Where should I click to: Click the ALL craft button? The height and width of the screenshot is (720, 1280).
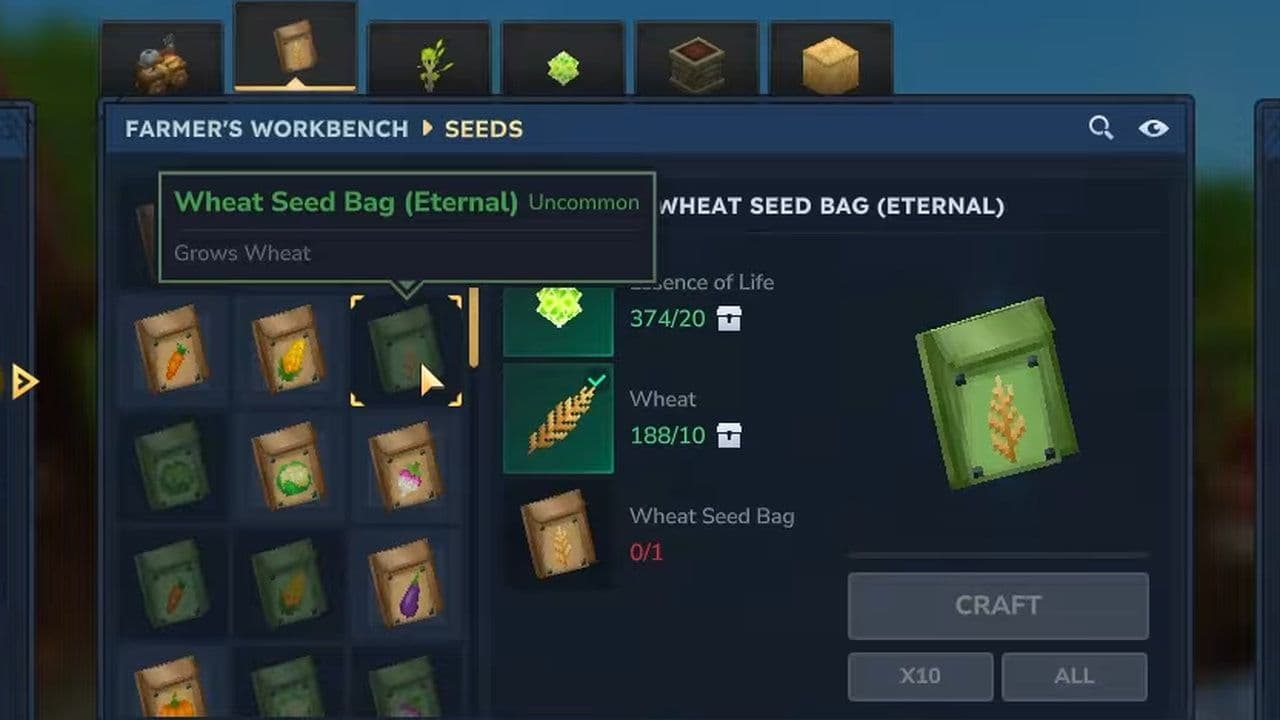click(x=1074, y=676)
